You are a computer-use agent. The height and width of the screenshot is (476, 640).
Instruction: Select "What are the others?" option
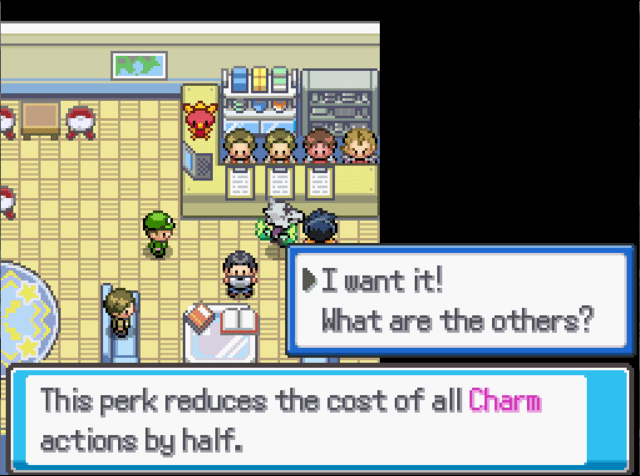457,322
